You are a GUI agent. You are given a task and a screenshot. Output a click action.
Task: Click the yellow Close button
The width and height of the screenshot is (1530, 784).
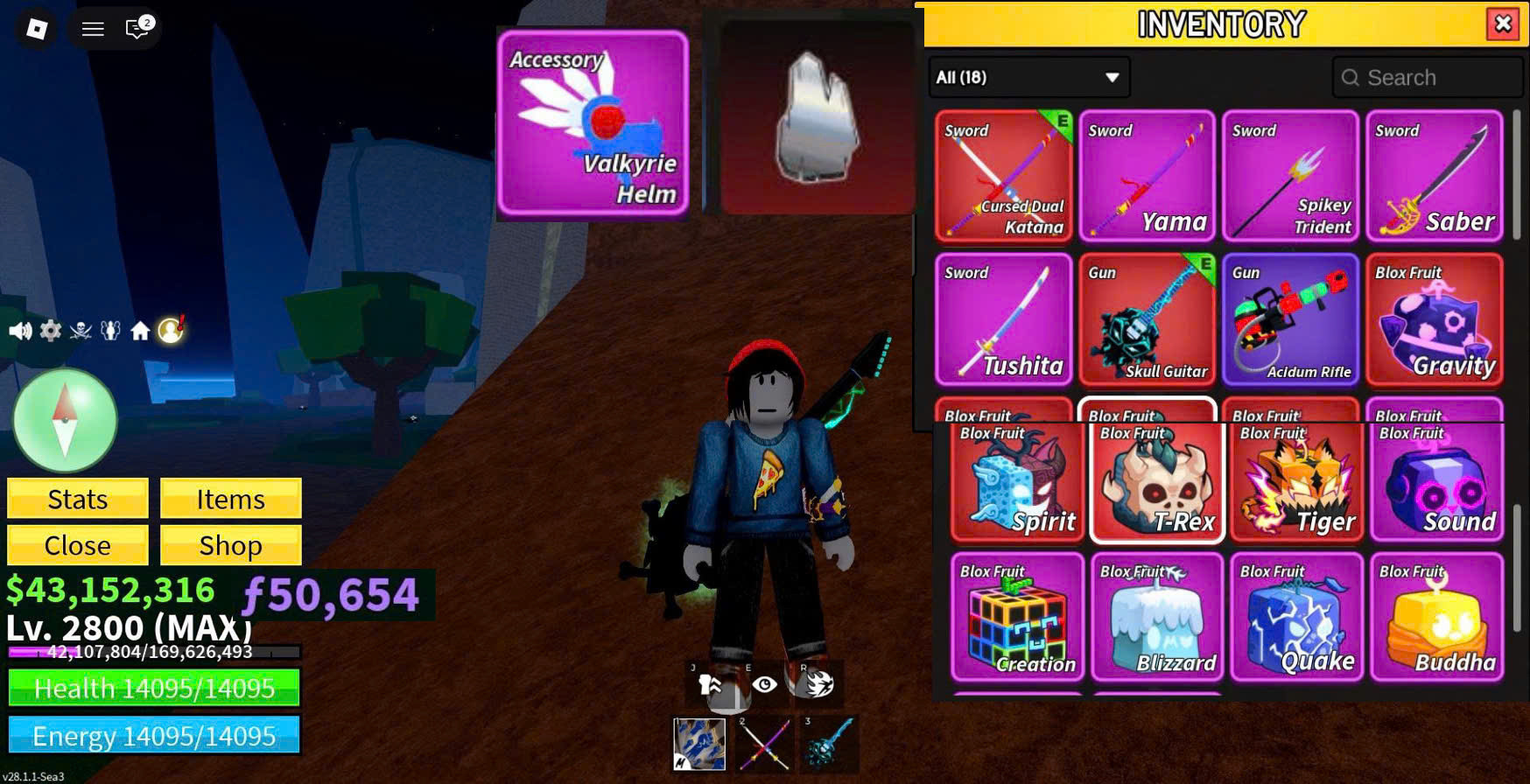(78, 545)
